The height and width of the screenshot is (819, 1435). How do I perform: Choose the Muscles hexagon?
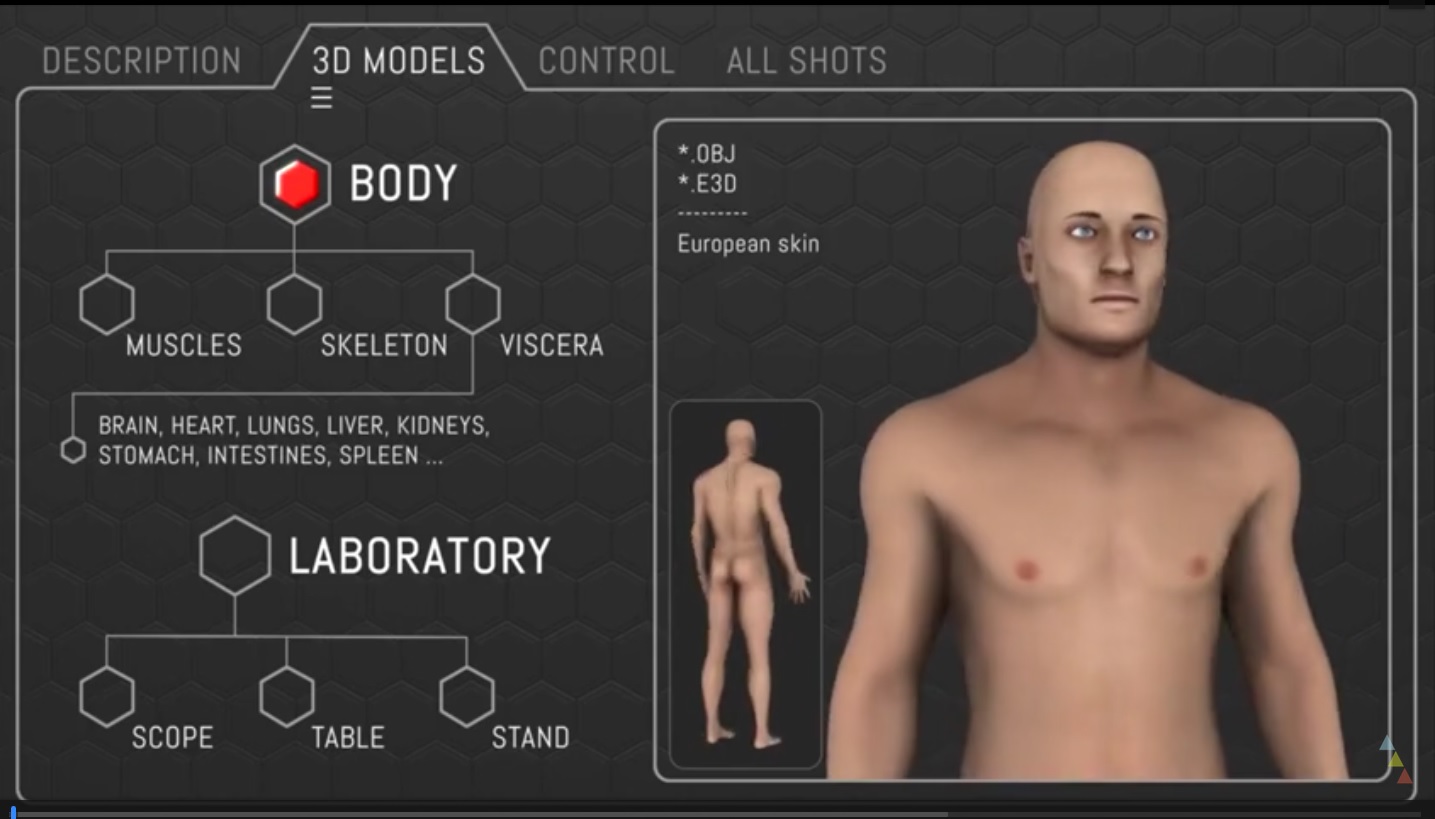click(107, 304)
